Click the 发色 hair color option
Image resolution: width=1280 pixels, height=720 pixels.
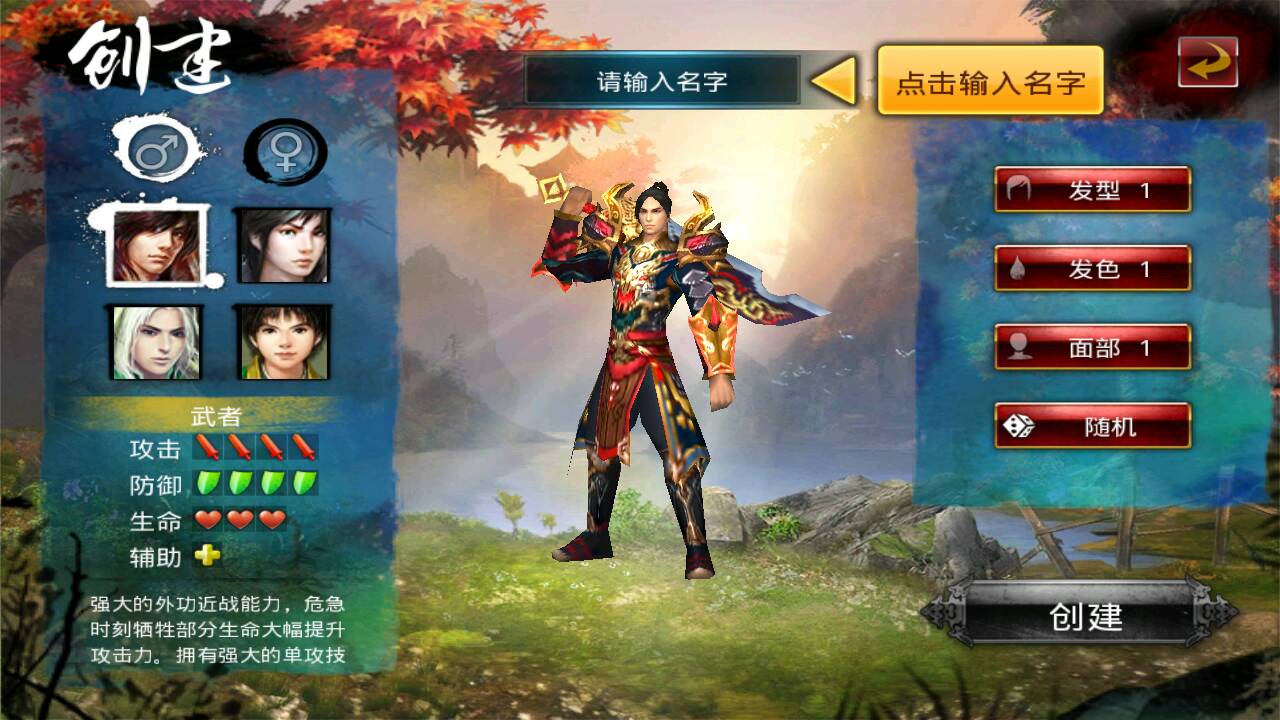click(1093, 268)
